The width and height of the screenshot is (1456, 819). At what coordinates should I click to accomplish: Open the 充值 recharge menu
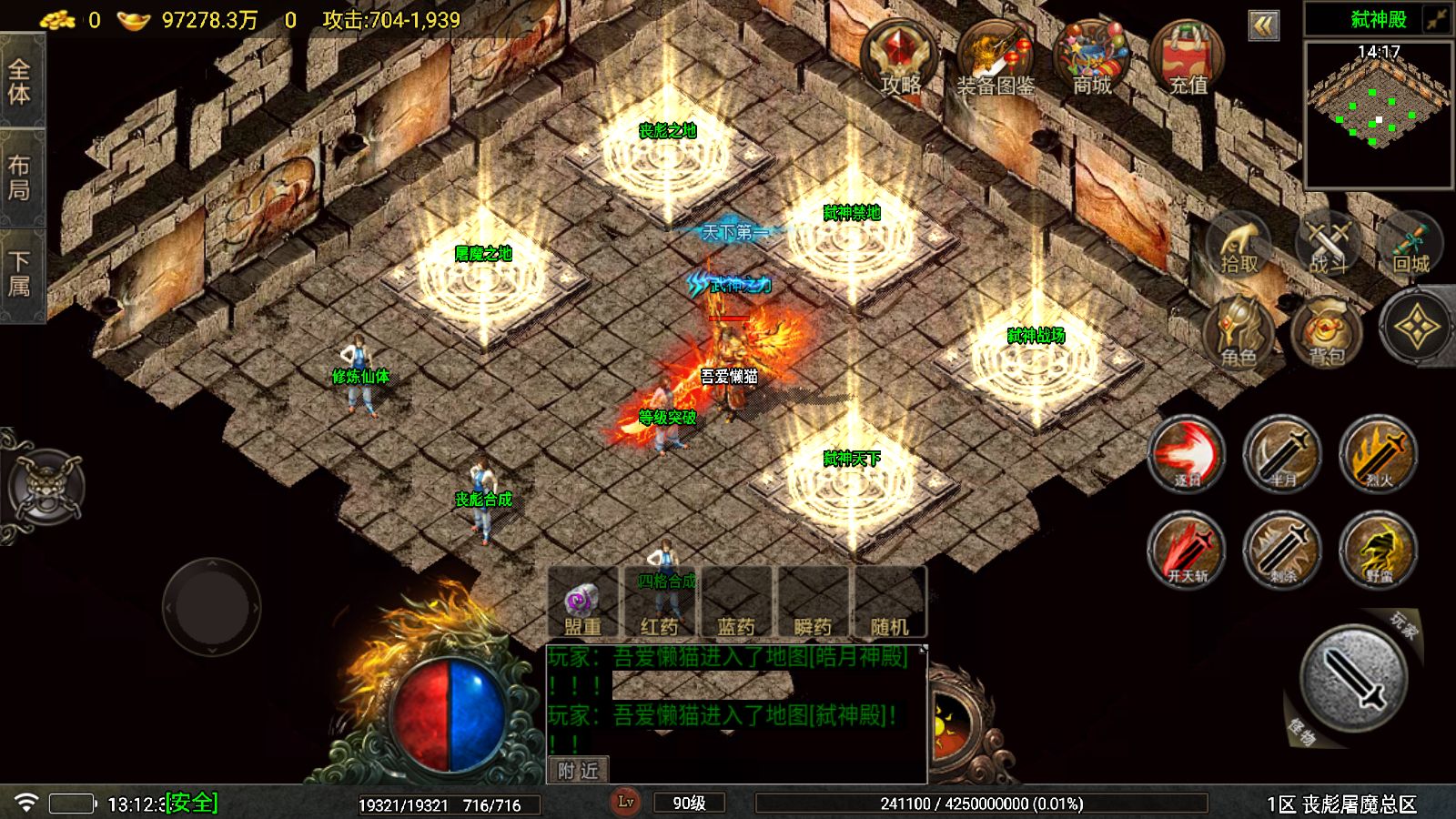click(x=1188, y=58)
